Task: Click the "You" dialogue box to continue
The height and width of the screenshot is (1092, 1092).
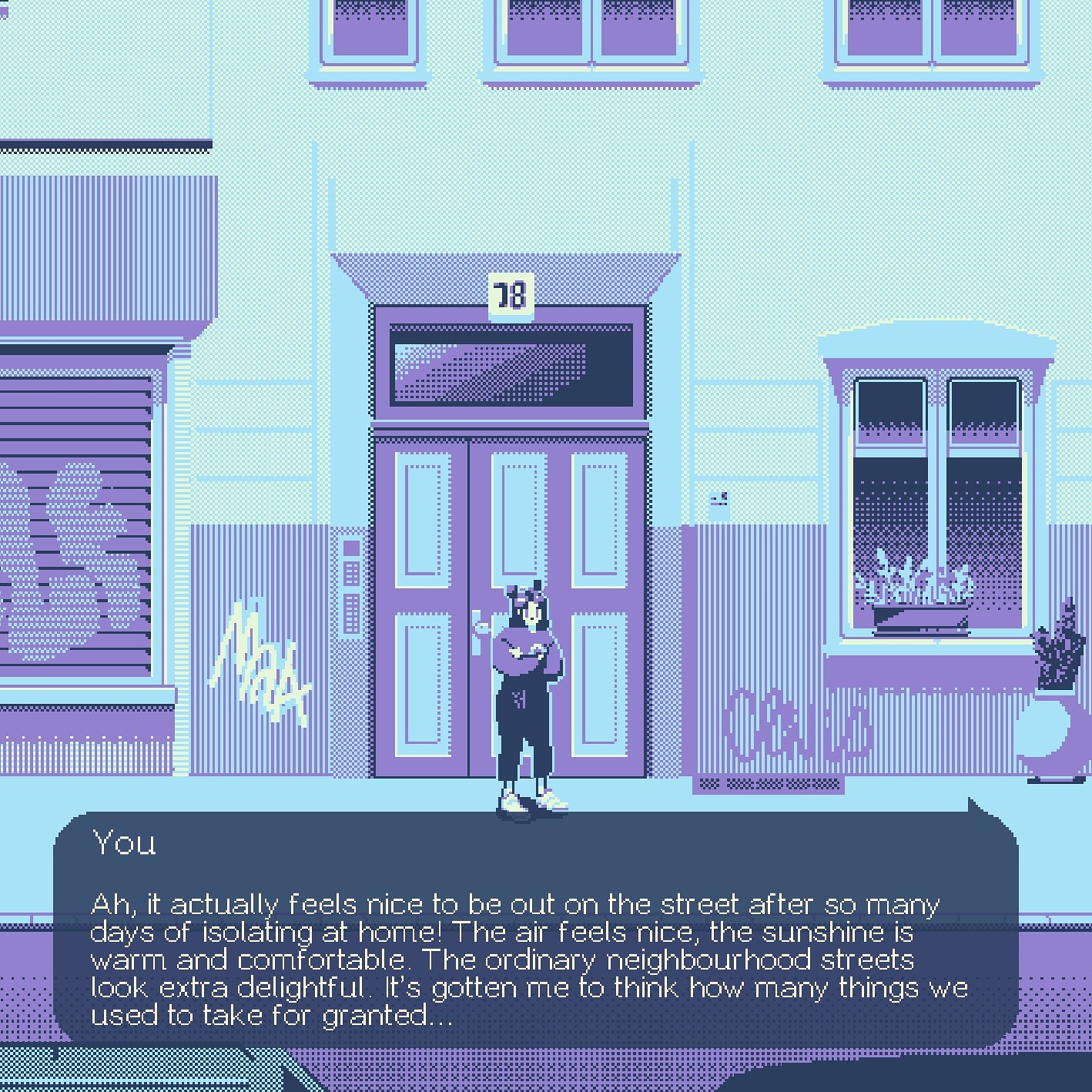Action: click(x=535, y=928)
